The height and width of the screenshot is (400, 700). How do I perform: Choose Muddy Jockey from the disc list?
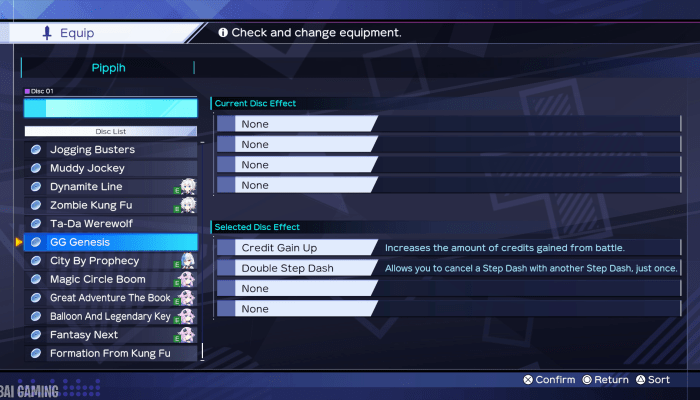[110, 168]
